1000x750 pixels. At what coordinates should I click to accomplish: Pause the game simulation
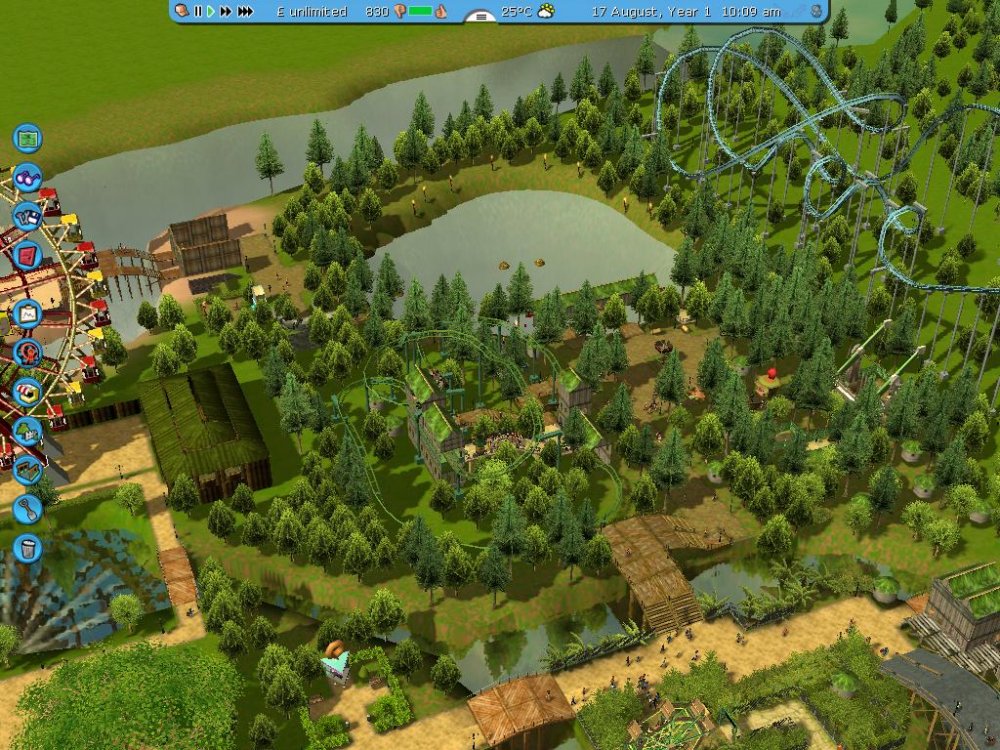(198, 11)
